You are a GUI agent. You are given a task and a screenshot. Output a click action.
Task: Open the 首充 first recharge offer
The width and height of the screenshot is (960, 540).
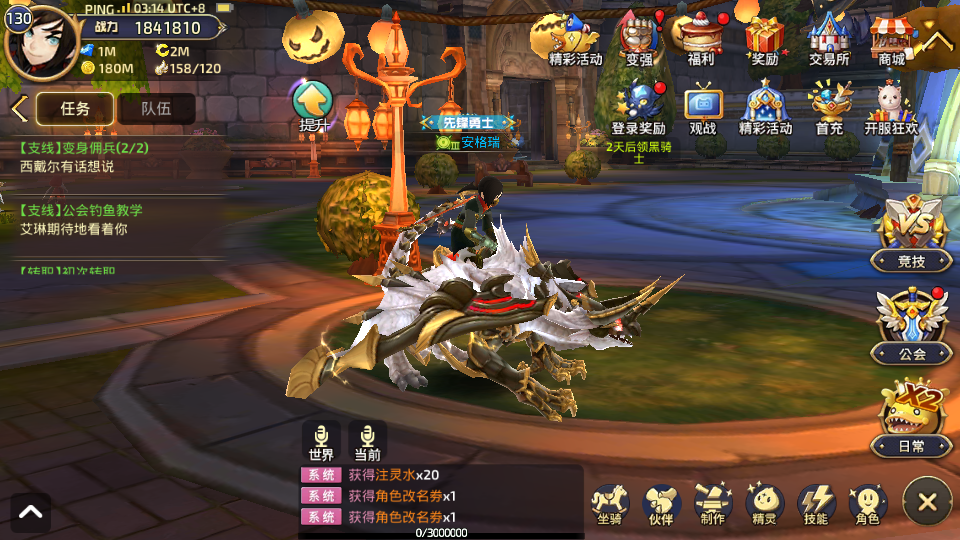[x=829, y=108]
